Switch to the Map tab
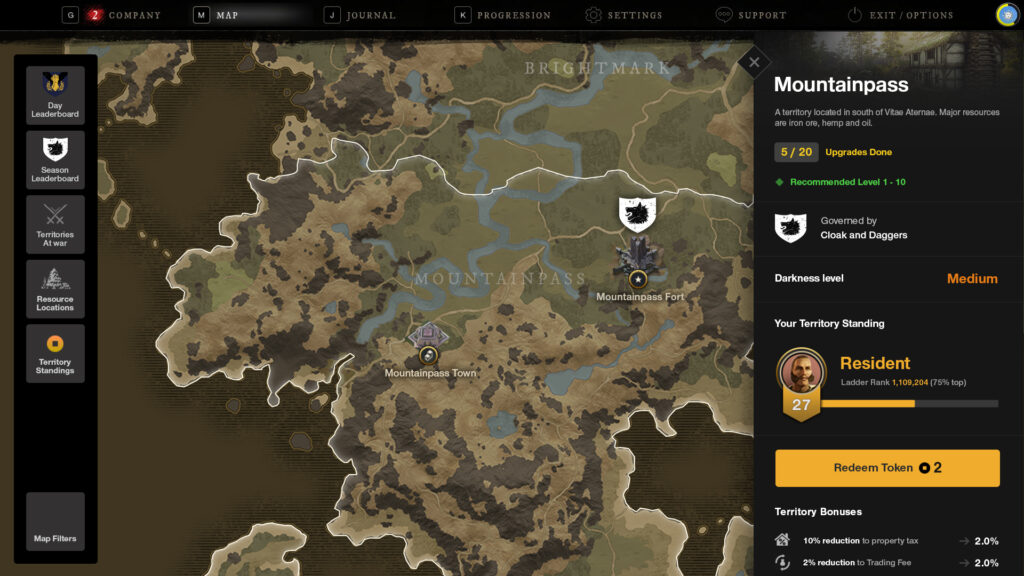1024x576 pixels. click(227, 15)
